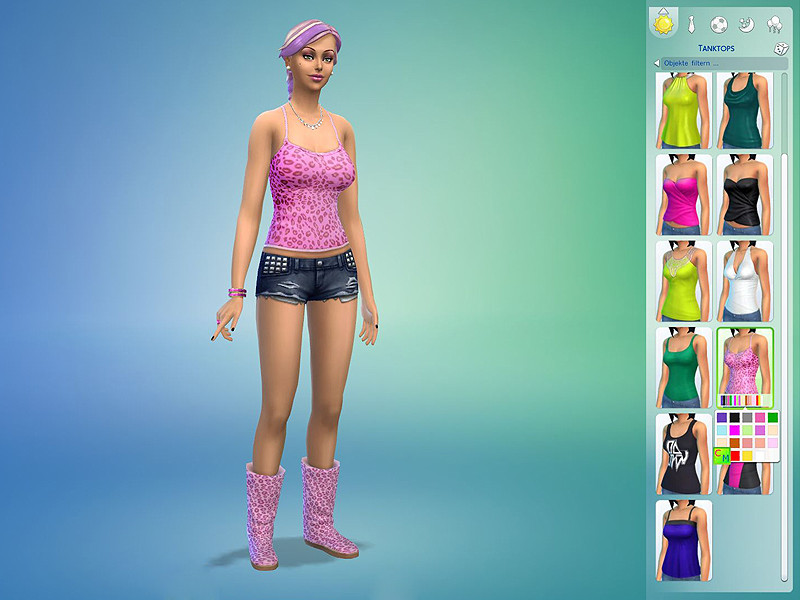Switch to the sleepwear moon tab
Screen dimensions: 800x600
point(747,23)
